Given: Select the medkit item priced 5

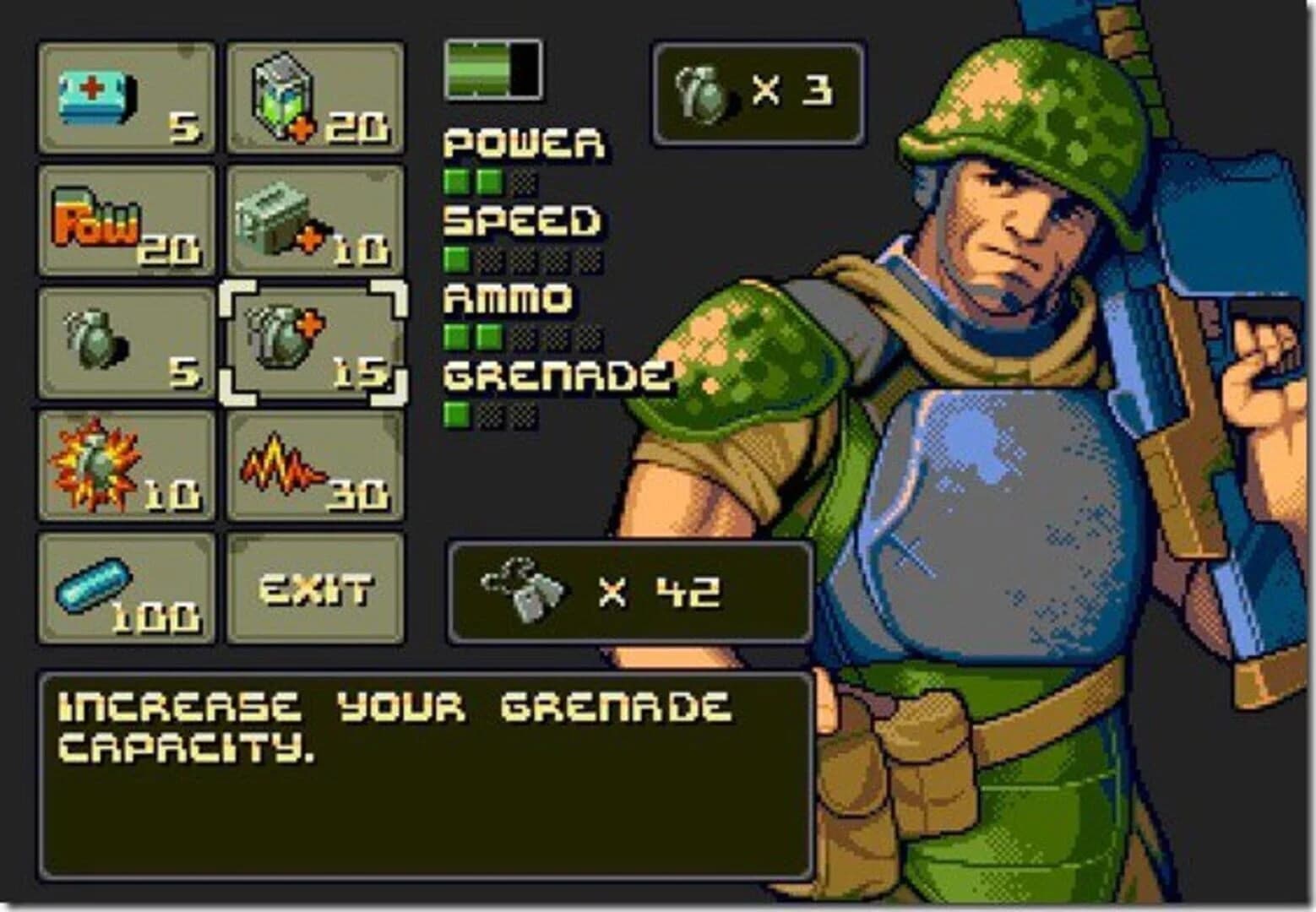Looking at the screenshot, I should click(125, 97).
